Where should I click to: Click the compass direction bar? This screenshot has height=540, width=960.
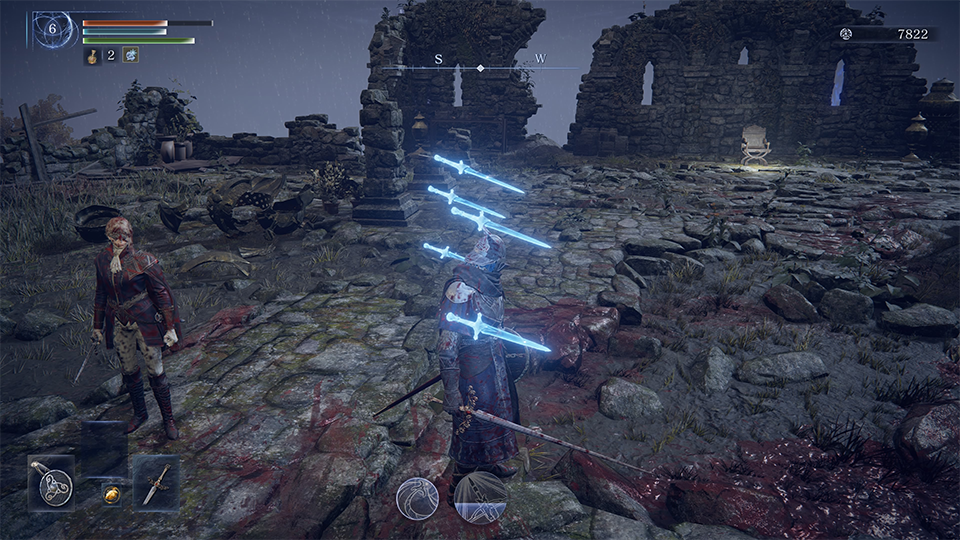click(x=480, y=67)
